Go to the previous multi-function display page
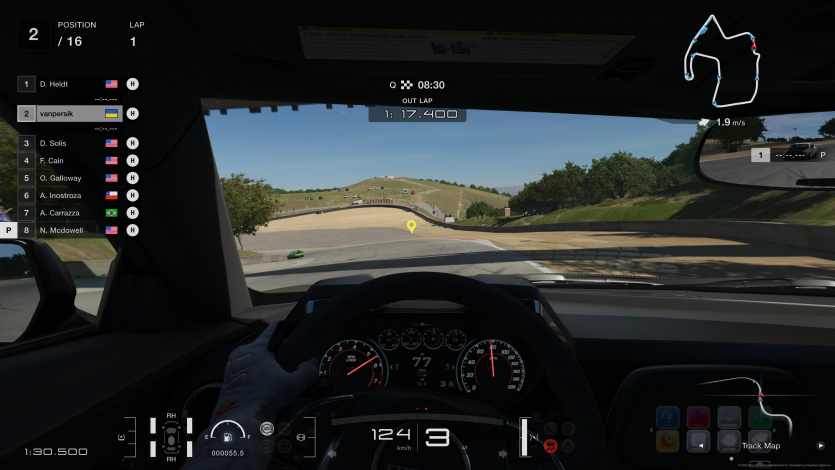835x470 pixels. coord(701,445)
